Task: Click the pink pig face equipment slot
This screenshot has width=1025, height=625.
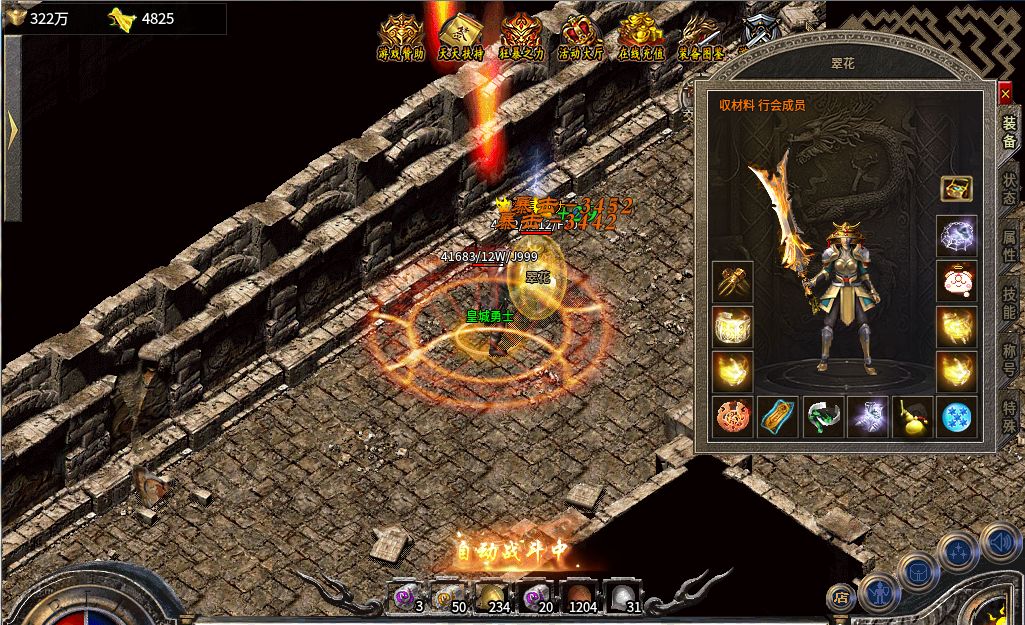Action: click(x=956, y=282)
